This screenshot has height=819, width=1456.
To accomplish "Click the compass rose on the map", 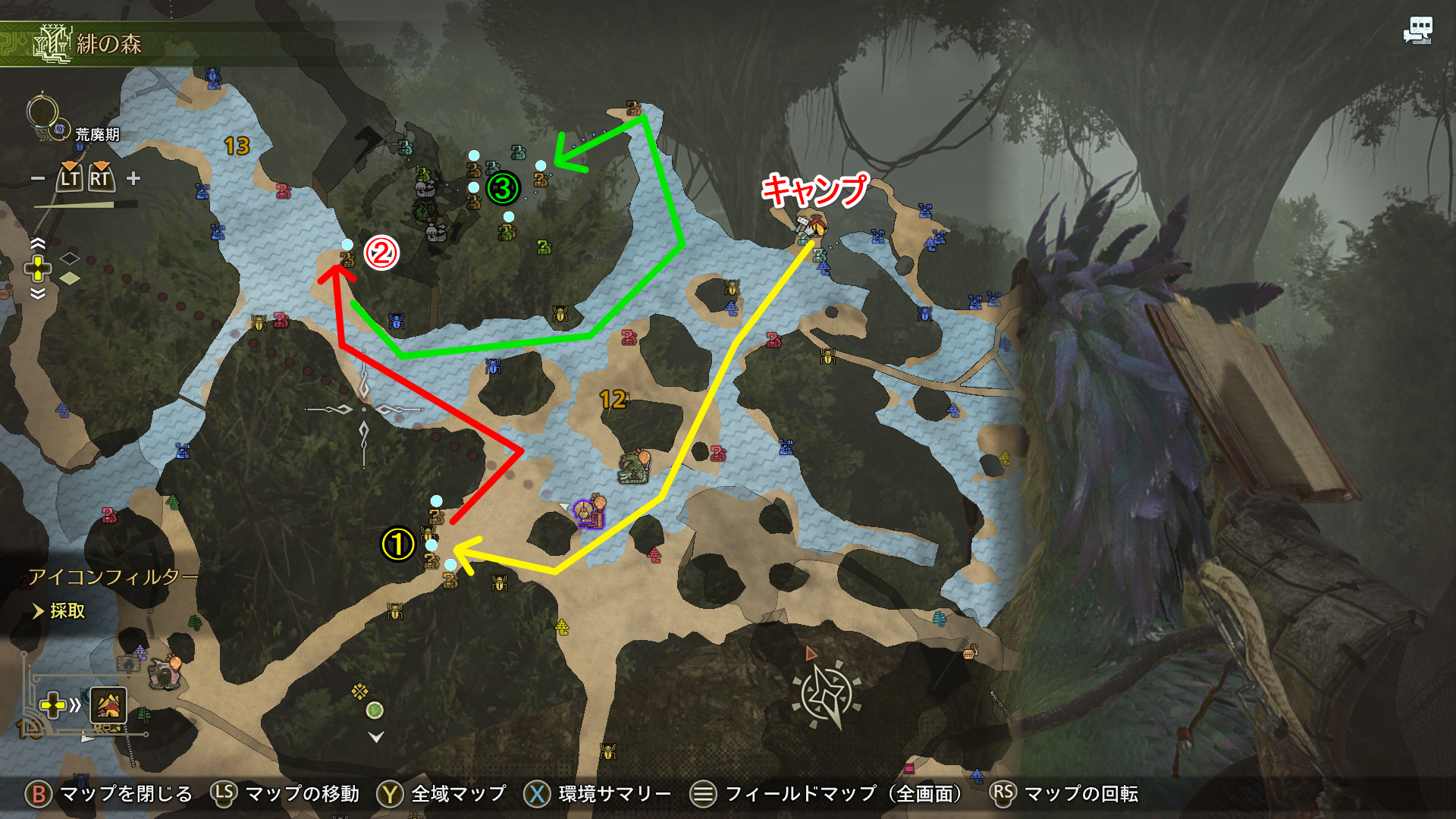I will coord(826,695).
